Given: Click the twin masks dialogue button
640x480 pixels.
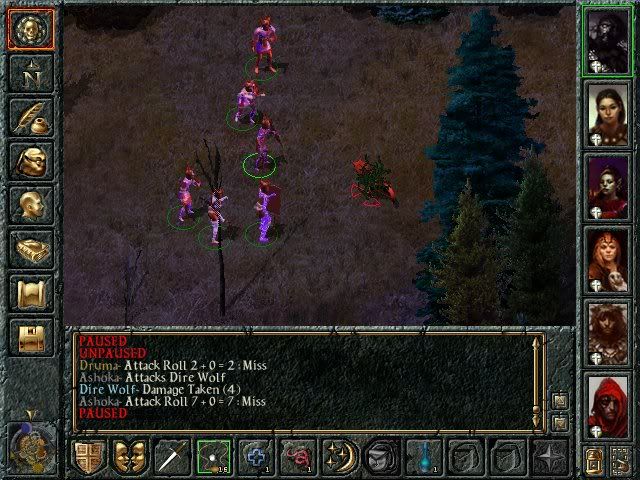Looking at the screenshot, I should pos(131,457).
